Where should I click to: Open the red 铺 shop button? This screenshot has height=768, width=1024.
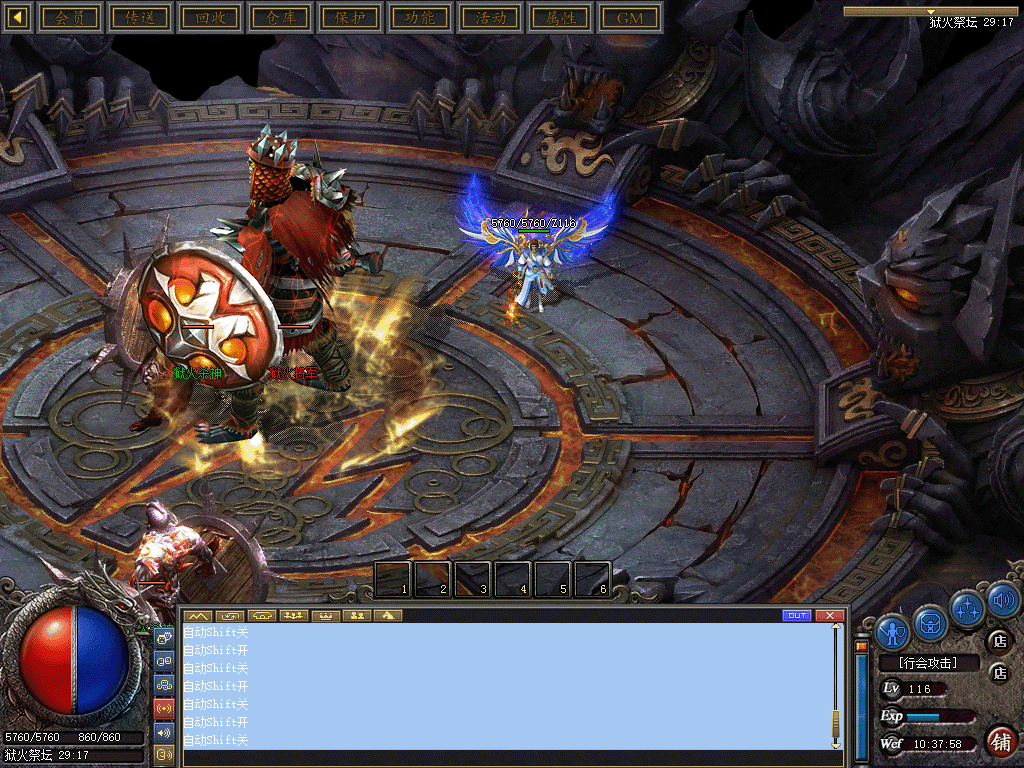pos(1000,742)
